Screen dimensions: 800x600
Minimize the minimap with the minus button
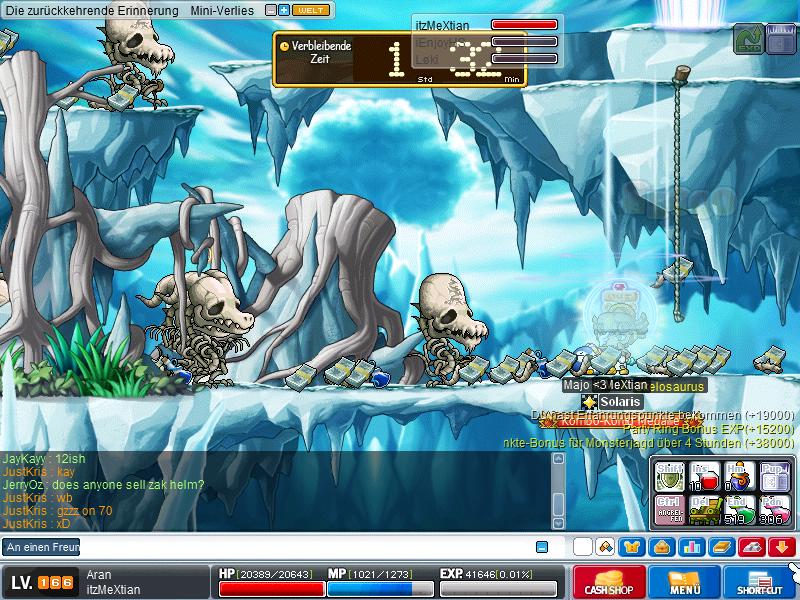coord(271,10)
